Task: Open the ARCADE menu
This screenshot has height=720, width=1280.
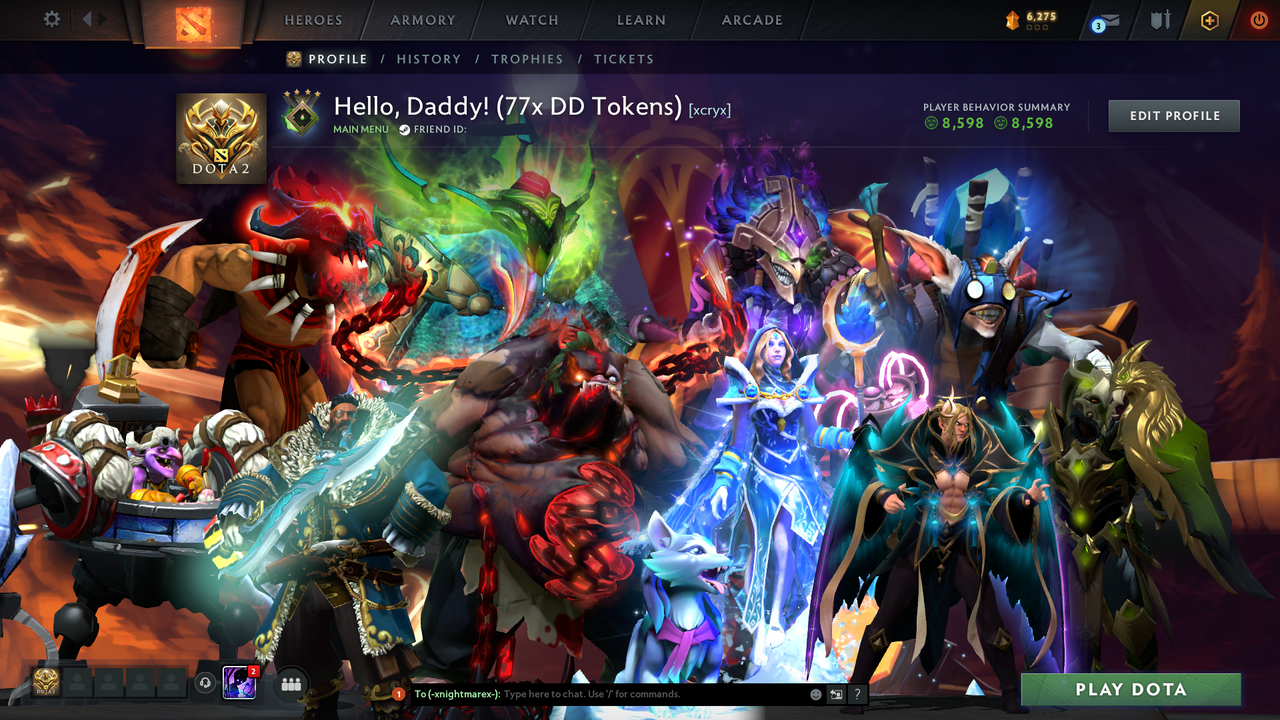Action: (x=751, y=20)
